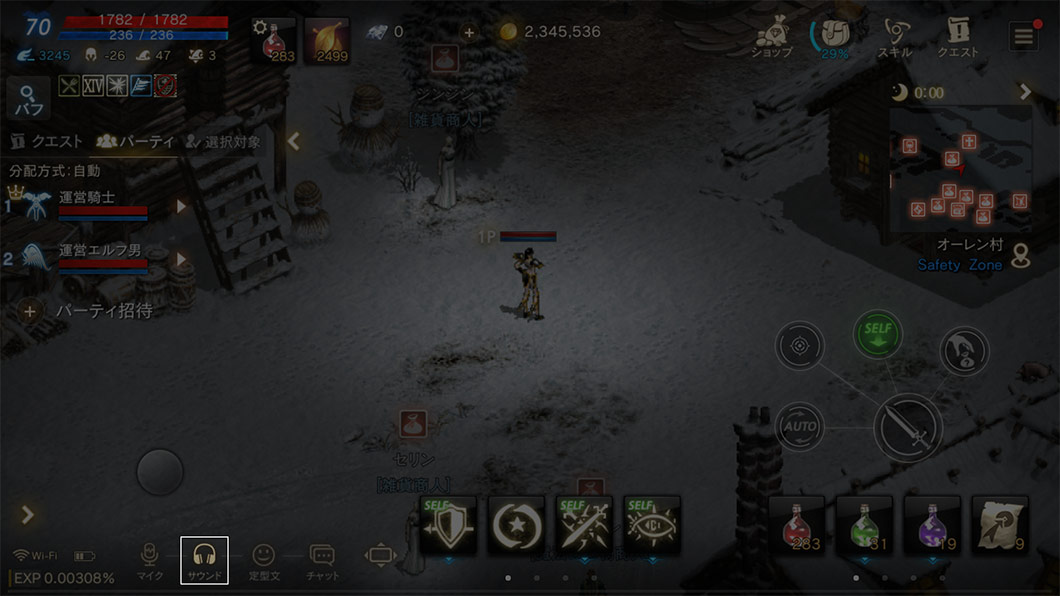Image resolution: width=1060 pixels, height=596 pixels.
Task: Click the パーティ招待 invite button
Action: [x=90, y=311]
